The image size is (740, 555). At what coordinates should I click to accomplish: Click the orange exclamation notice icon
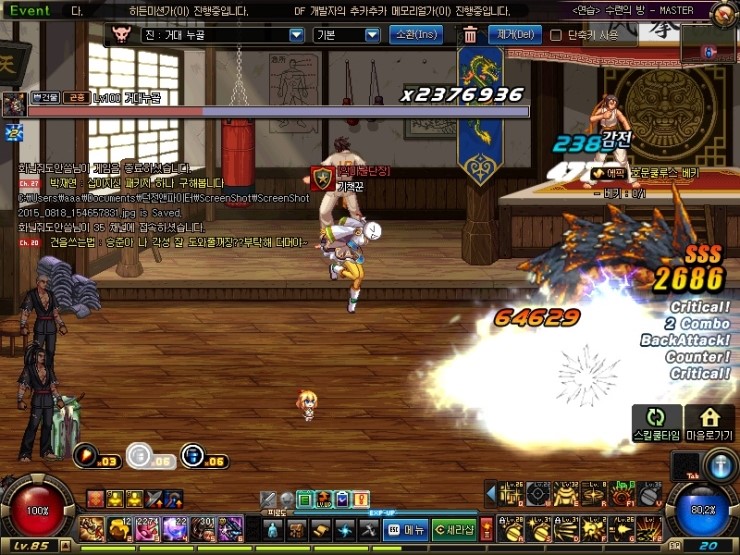click(360, 498)
